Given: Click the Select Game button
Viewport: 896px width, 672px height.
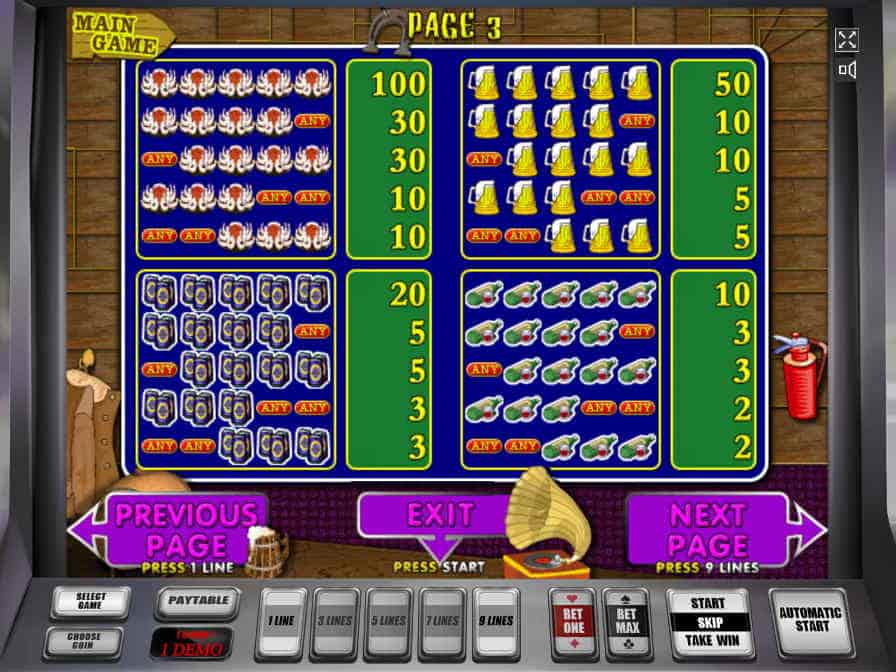Looking at the screenshot, I should coord(91,602).
